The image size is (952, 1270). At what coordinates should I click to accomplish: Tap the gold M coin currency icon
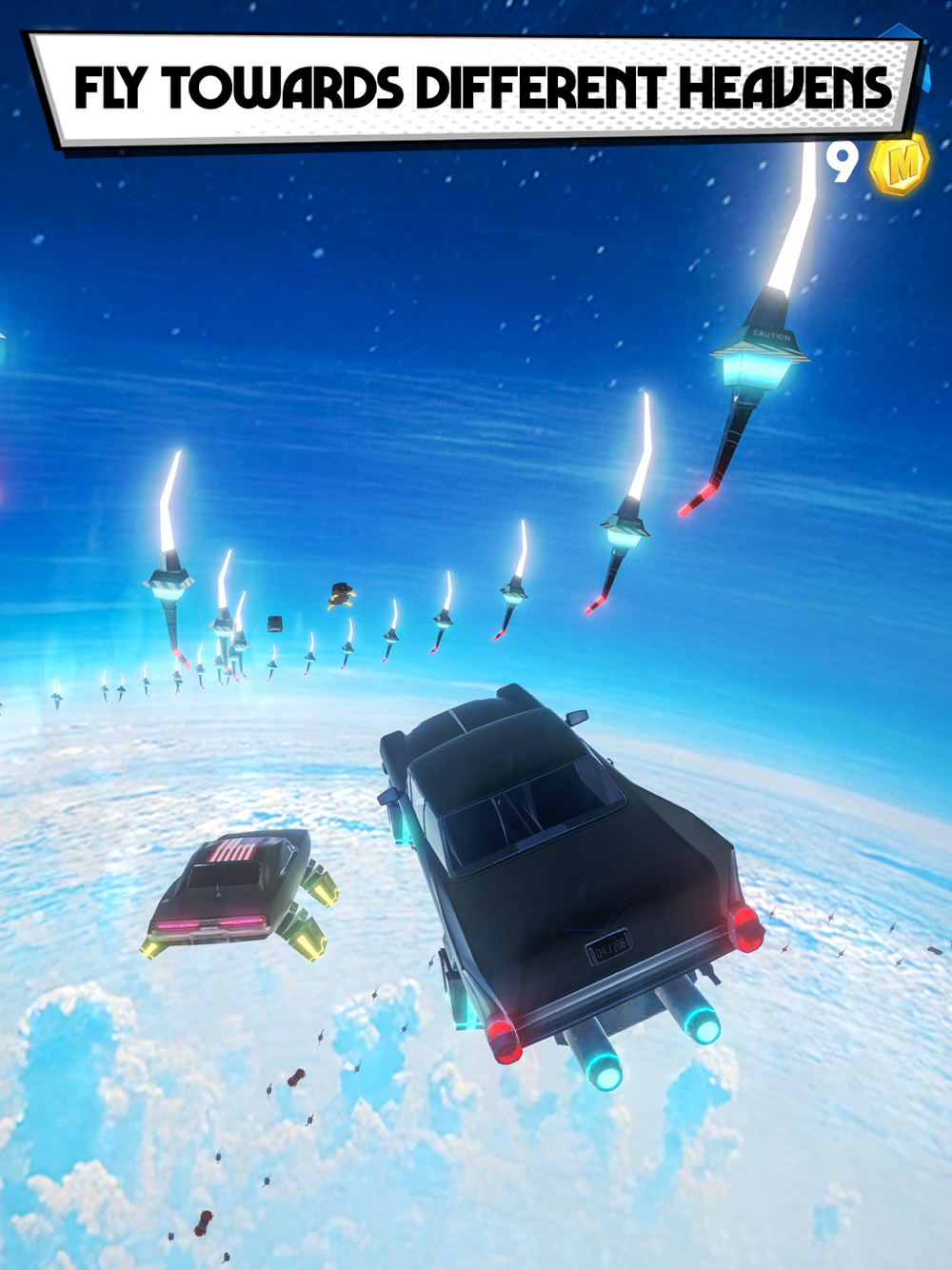(x=898, y=164)
